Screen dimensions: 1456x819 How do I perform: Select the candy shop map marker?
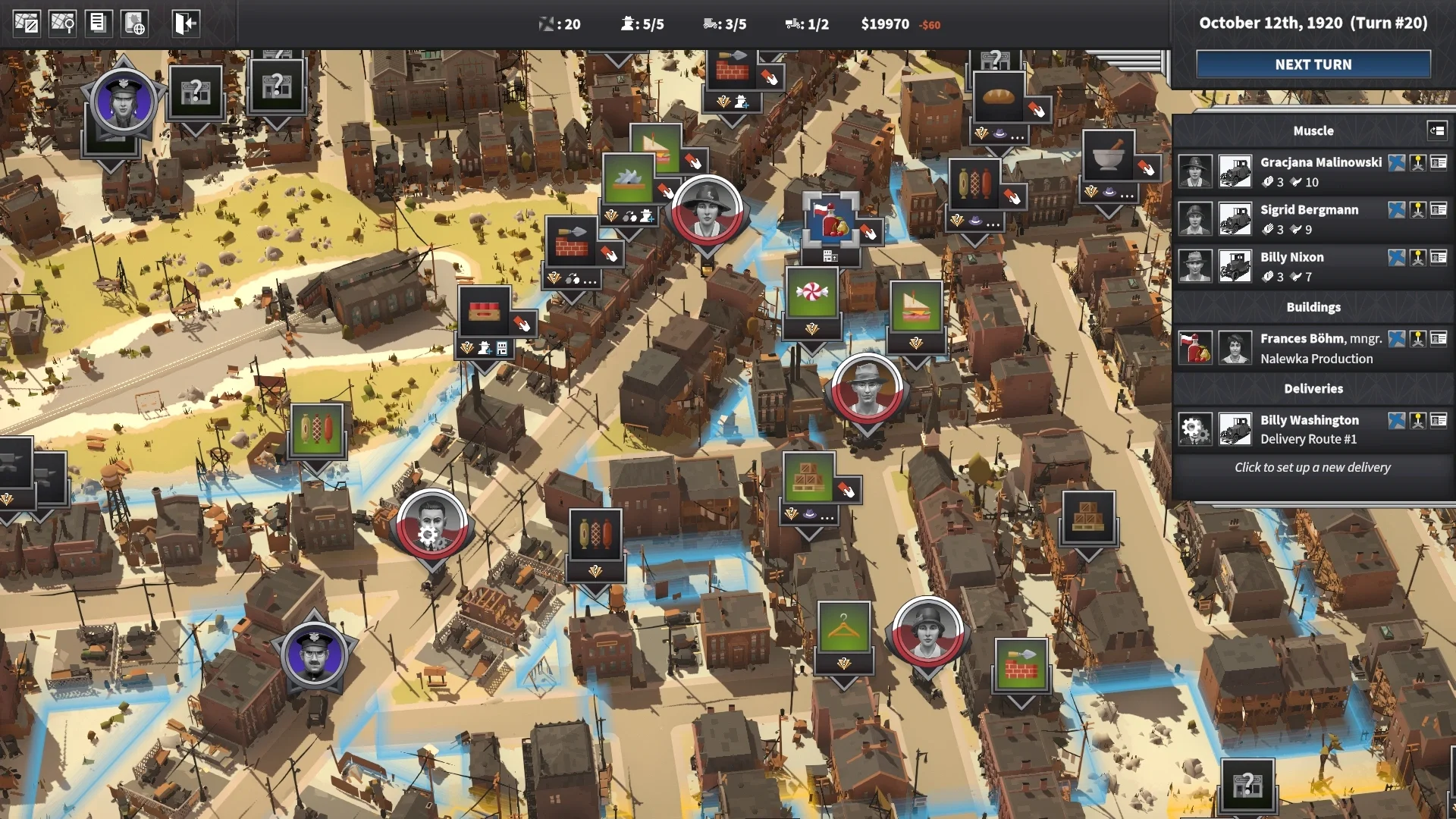[x=812, y=293]
